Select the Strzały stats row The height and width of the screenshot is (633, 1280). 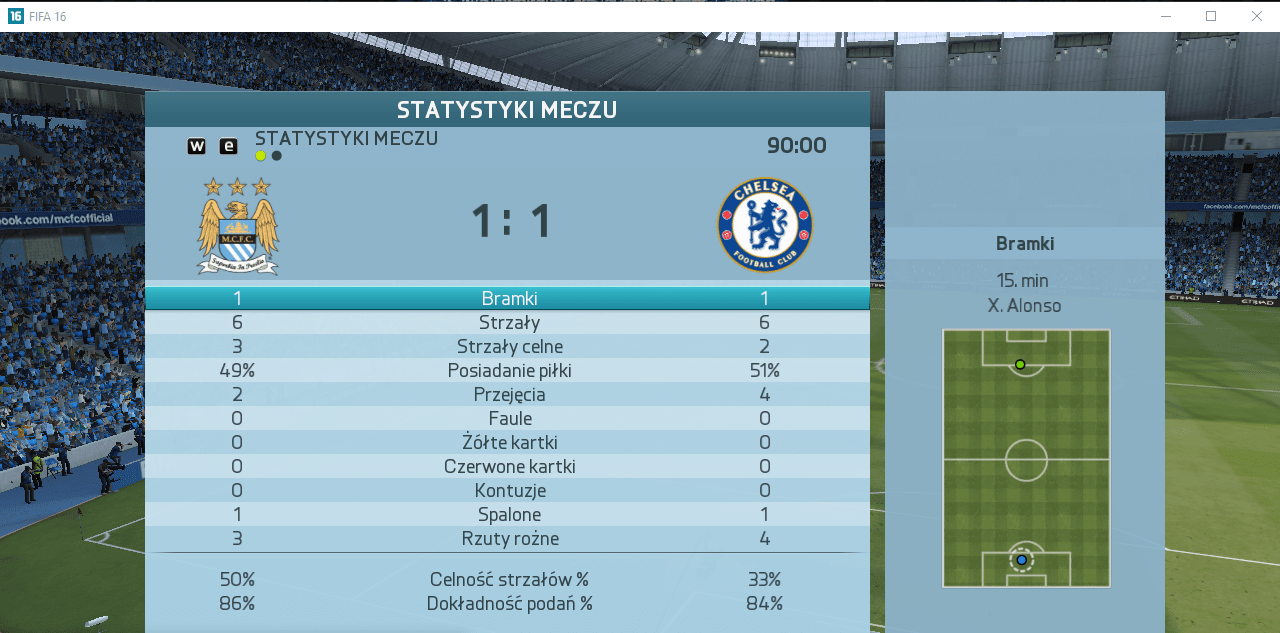pyautogui.click(x=508, y=322)
